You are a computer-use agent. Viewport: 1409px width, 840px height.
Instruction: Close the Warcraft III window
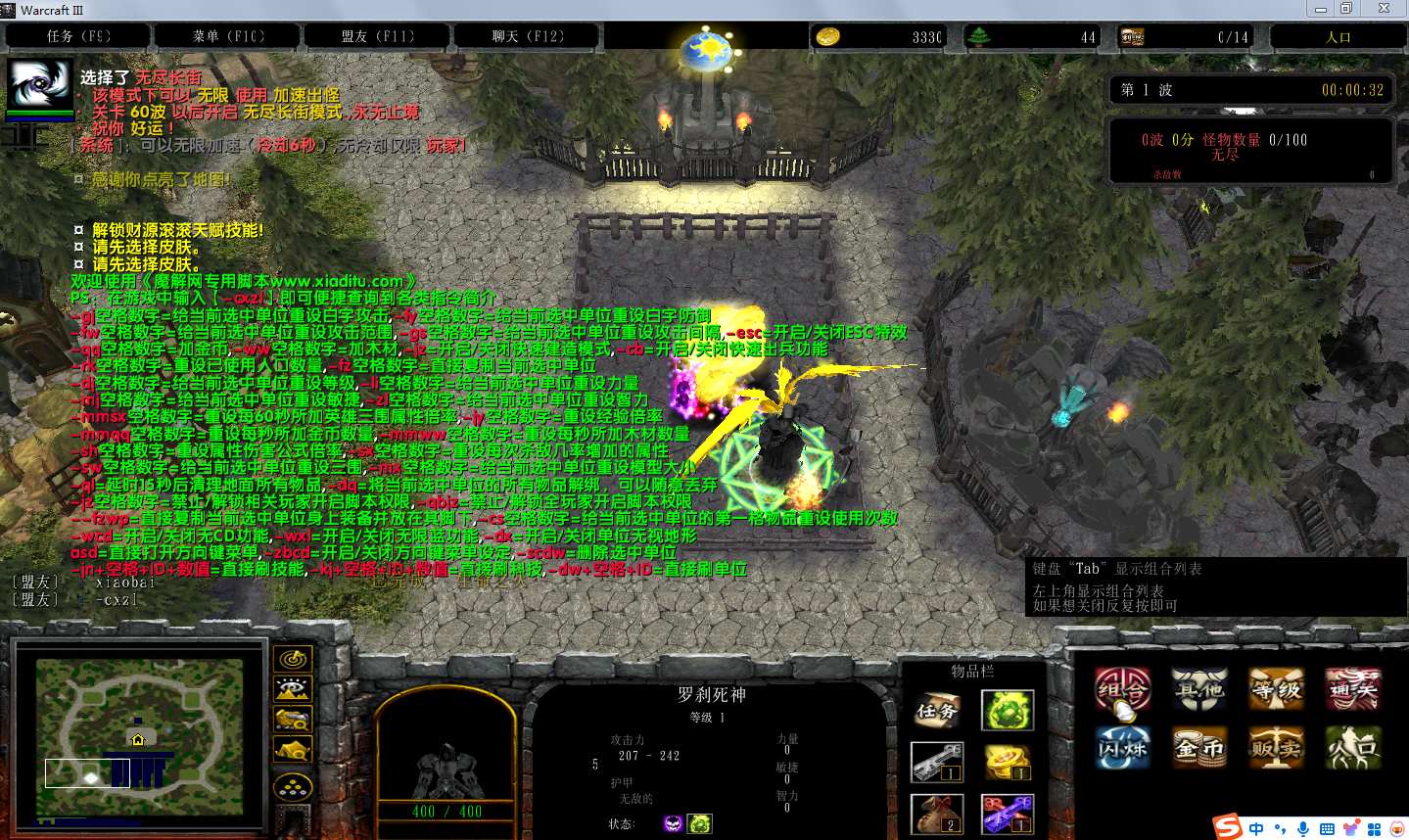1384,9
